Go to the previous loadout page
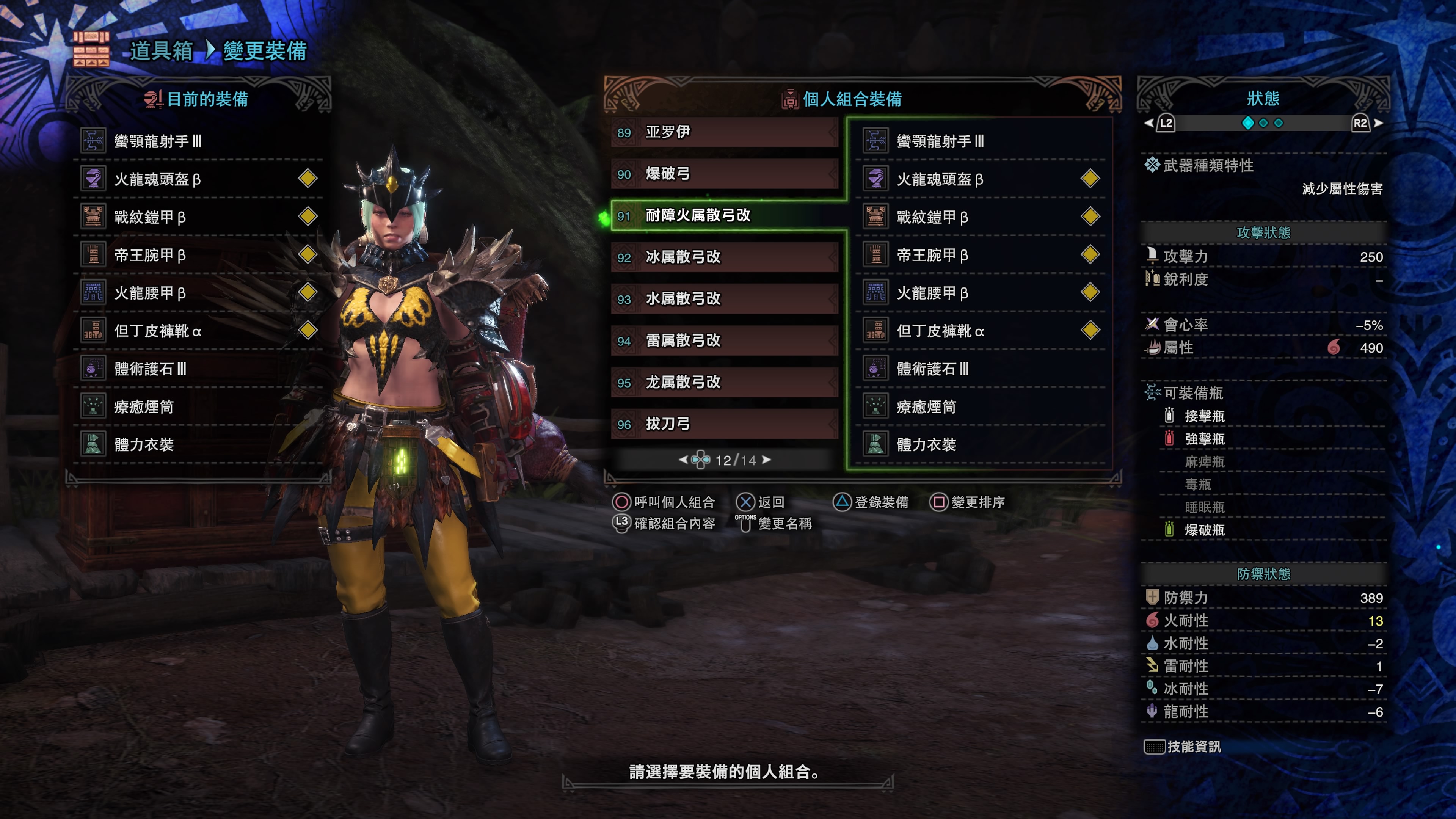The image size is (1456, 819). click(683, 460)
